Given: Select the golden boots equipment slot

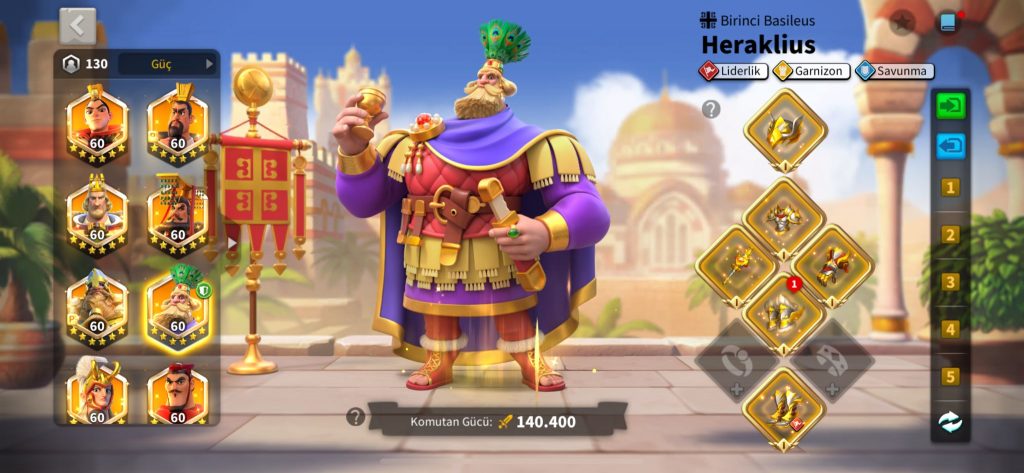Looking at the screenshot, I should point(784,404).
